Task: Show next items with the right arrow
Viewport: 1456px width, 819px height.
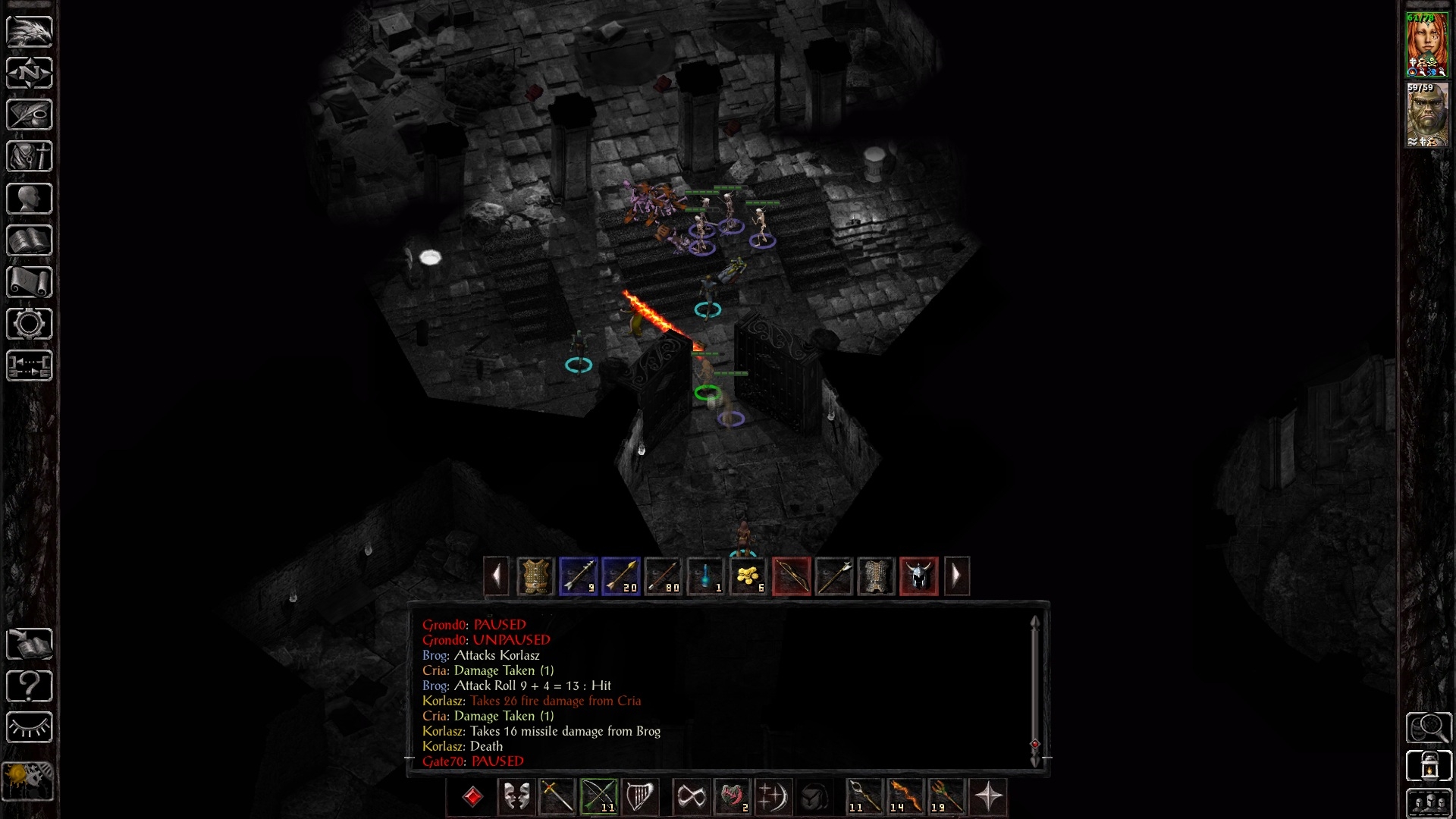Action: point(956,576)
